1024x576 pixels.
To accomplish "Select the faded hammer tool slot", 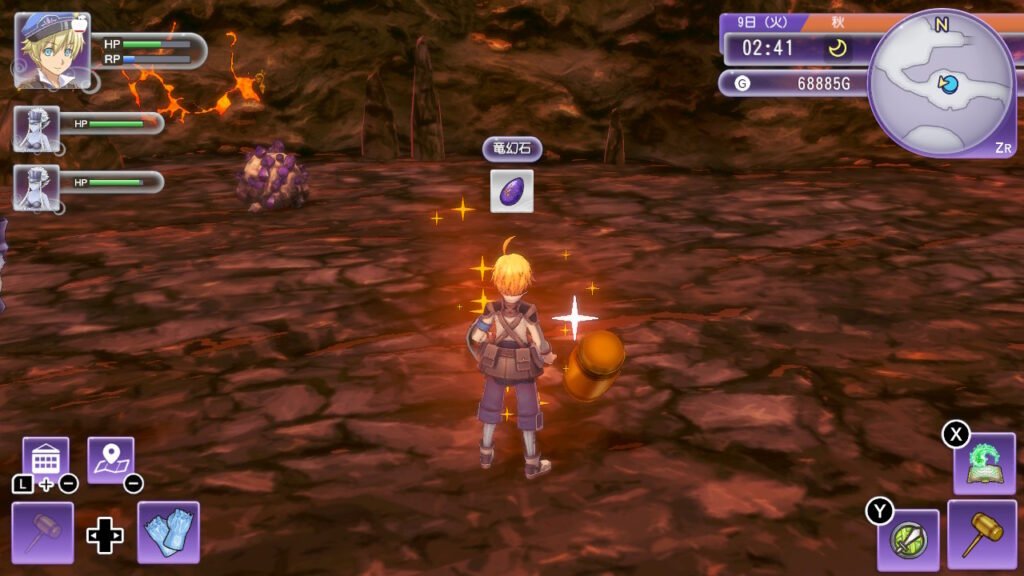I will 43,532.
